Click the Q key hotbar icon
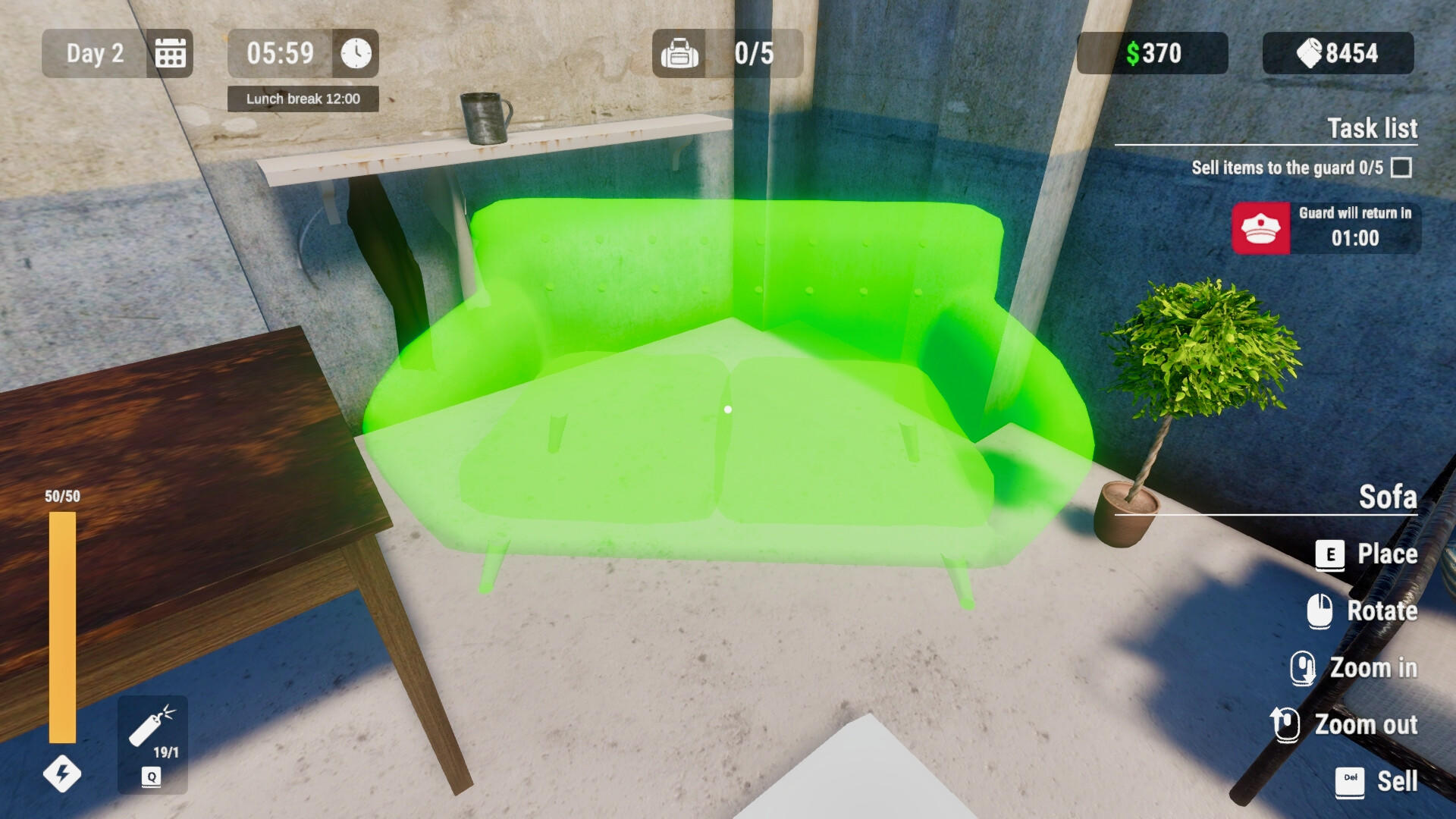This screenshot has height=819, width=1456. pos(151,776)
